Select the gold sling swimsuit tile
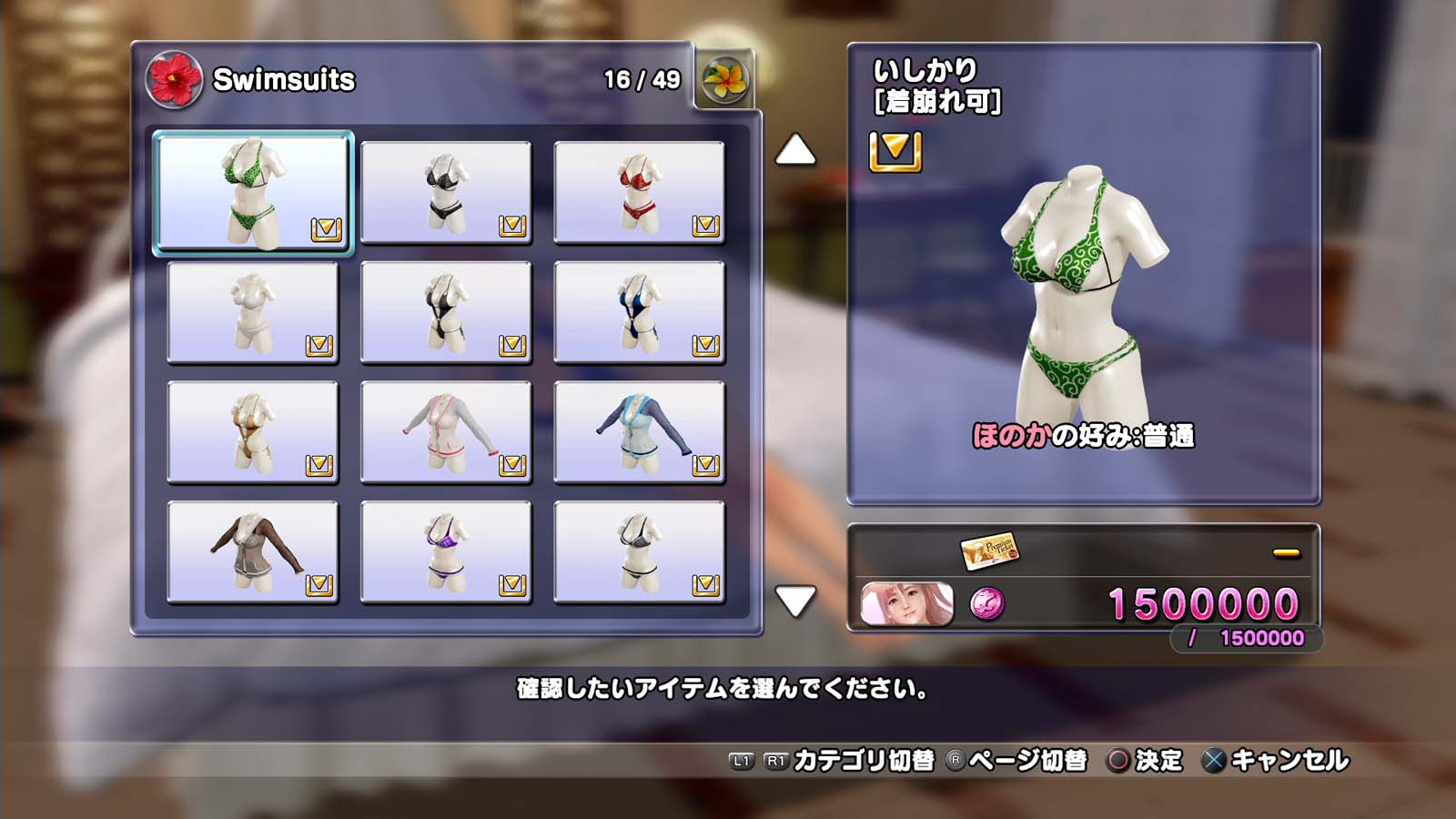1456x819 pixels. (x=253, y=433)
